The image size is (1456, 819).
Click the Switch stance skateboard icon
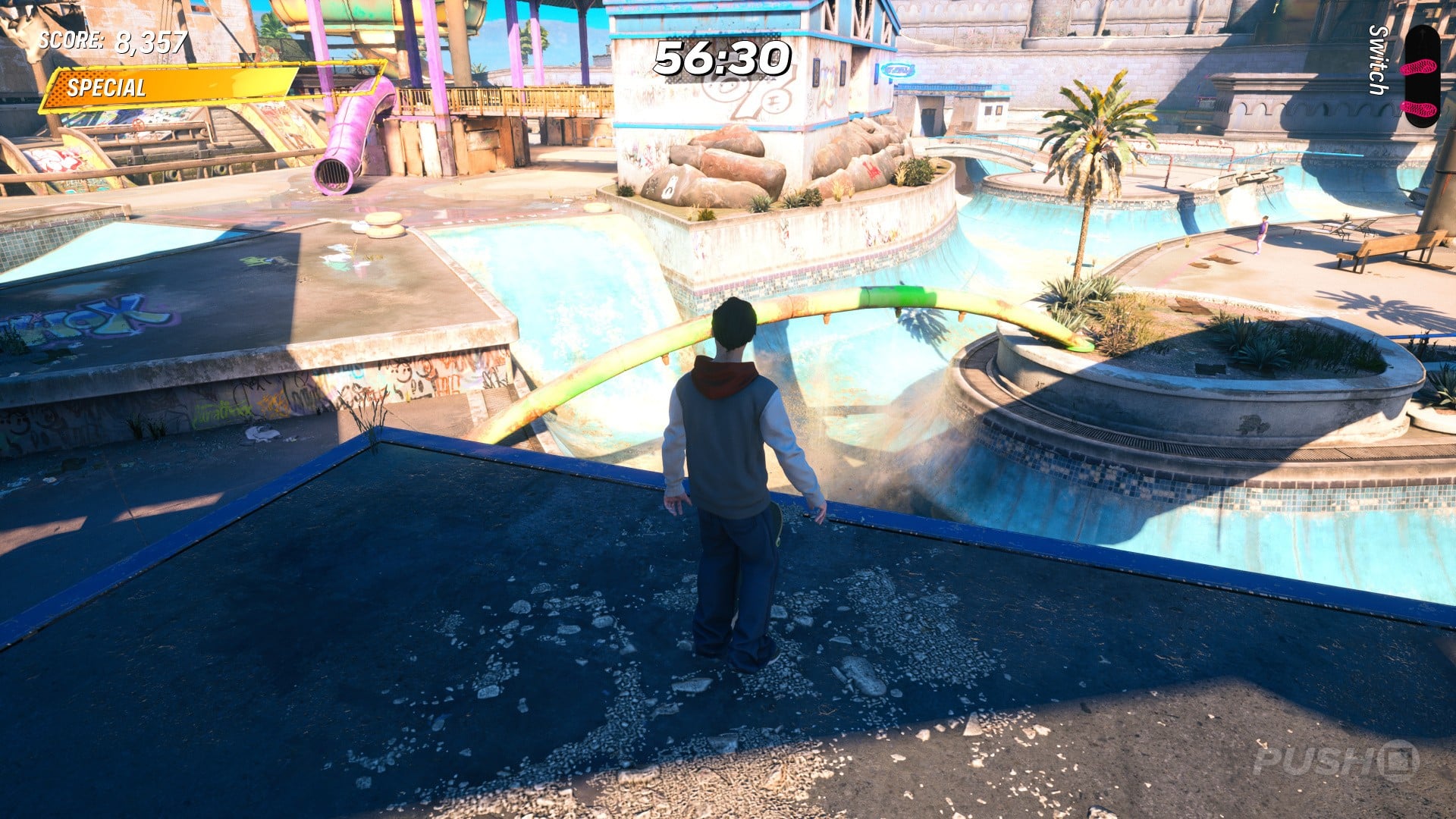click(x=1420, y=76)
